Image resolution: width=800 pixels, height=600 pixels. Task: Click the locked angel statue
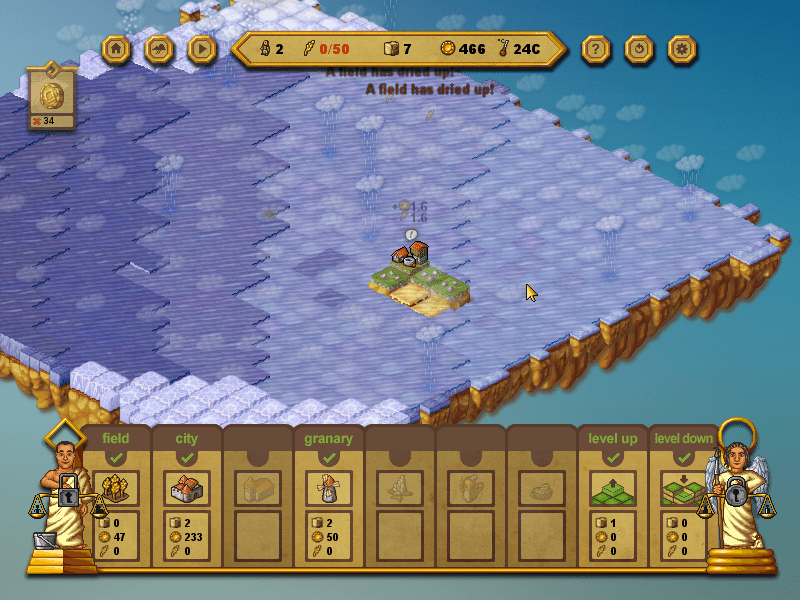pyautogui.click(x=736, y=494)
